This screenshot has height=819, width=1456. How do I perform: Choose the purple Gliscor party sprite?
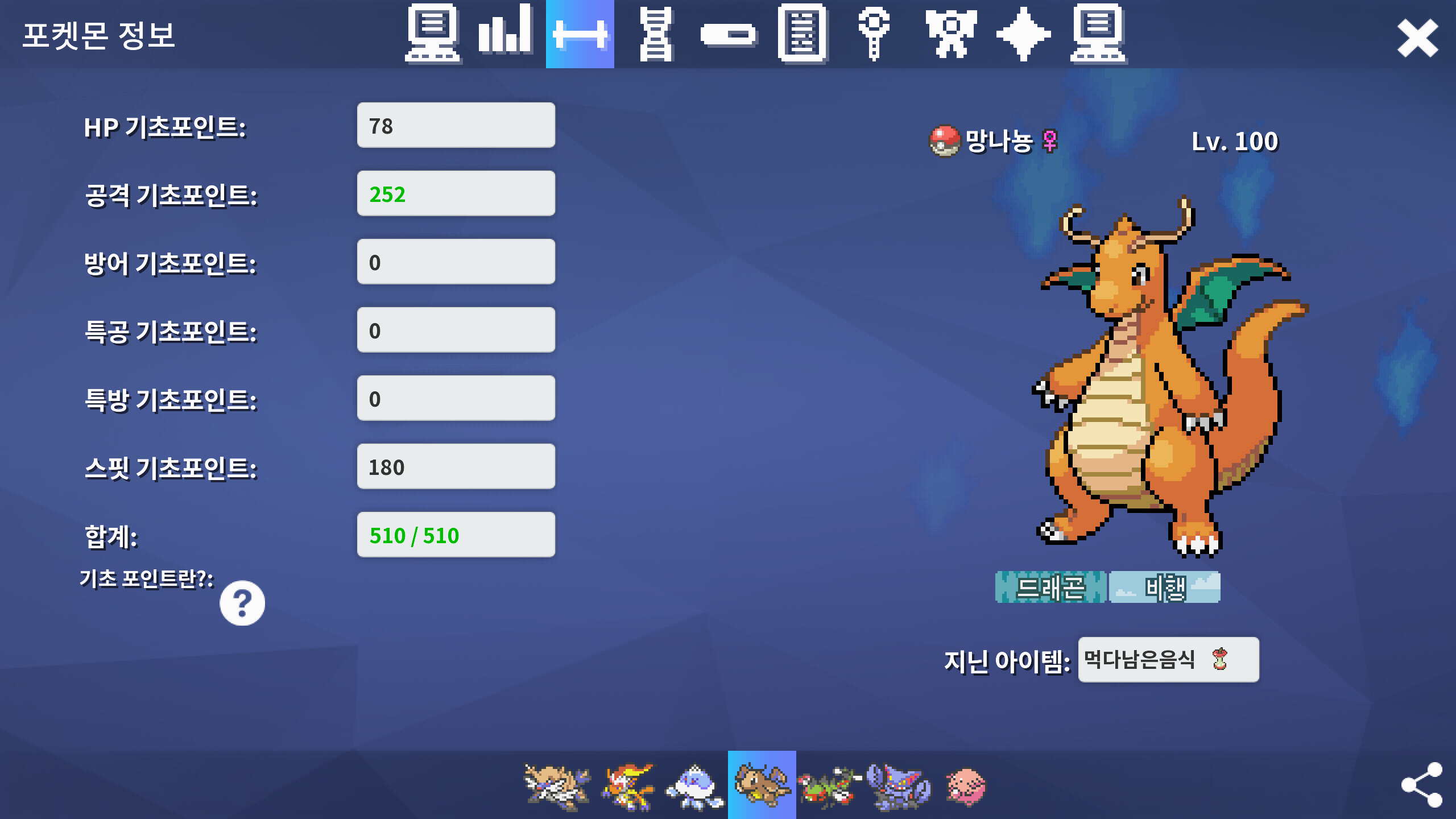[x=899, y=786]
